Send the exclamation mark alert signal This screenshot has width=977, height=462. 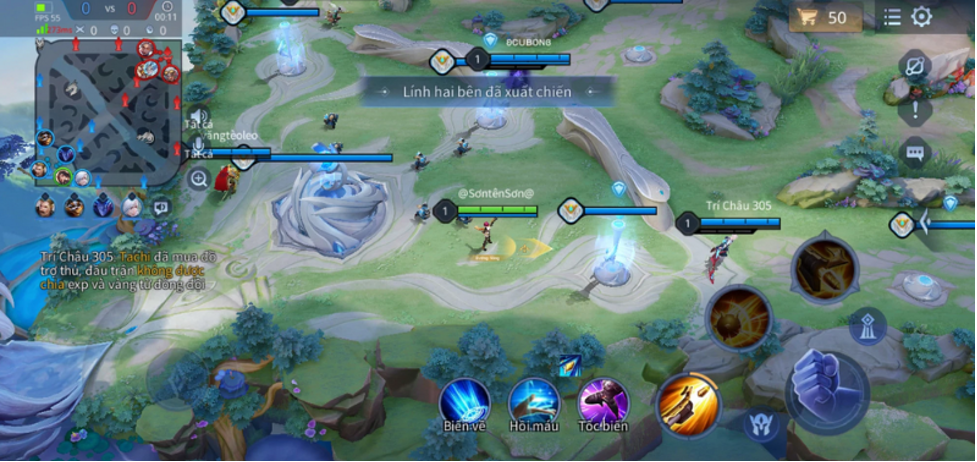pos(915,110)
